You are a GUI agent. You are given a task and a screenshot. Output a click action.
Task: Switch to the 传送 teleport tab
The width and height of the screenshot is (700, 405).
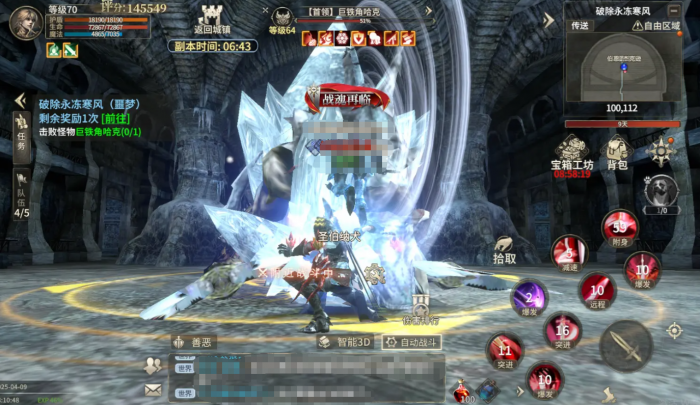581,26
